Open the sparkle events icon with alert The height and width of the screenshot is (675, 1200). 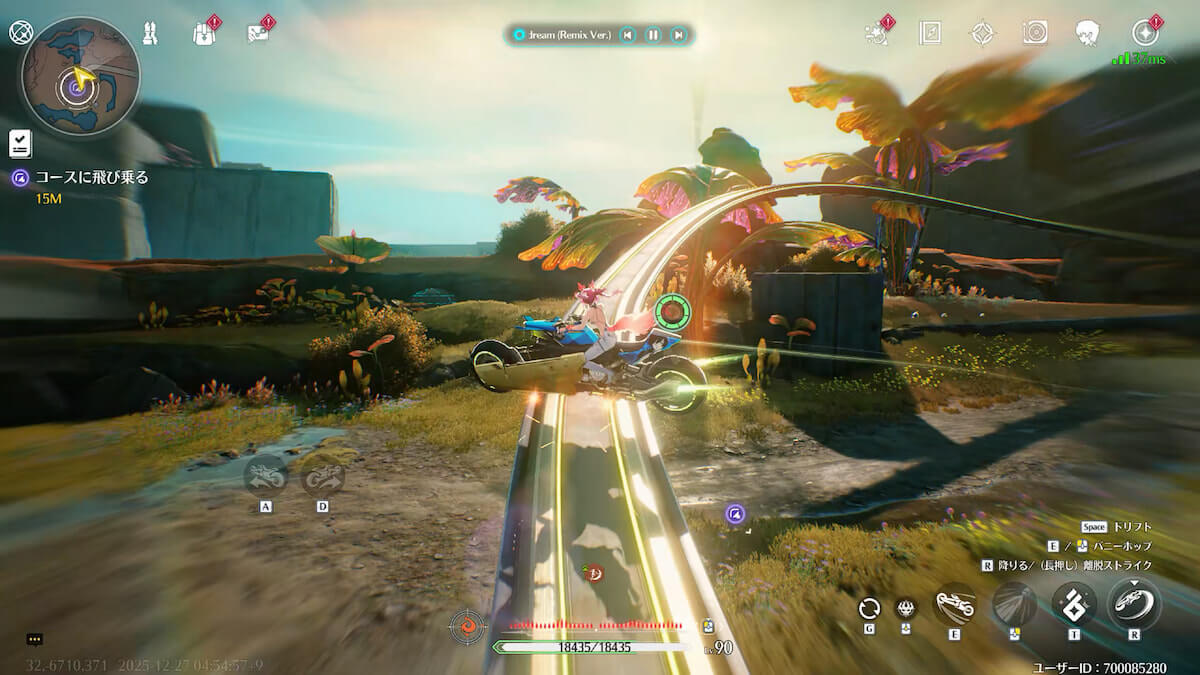coord(877,33)
